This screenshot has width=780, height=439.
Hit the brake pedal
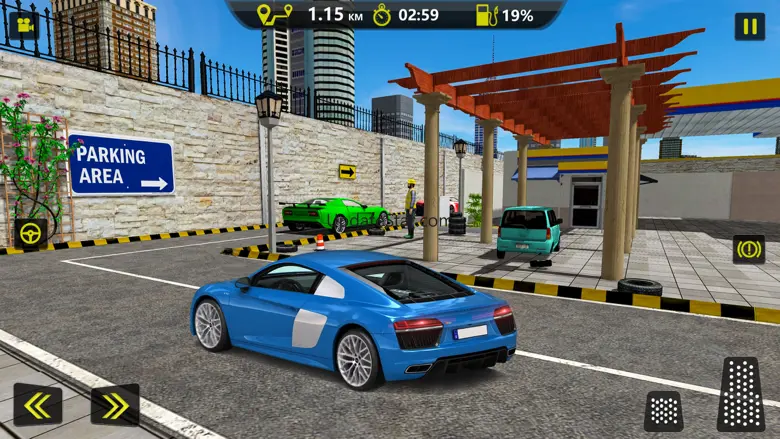pos(664,410)
